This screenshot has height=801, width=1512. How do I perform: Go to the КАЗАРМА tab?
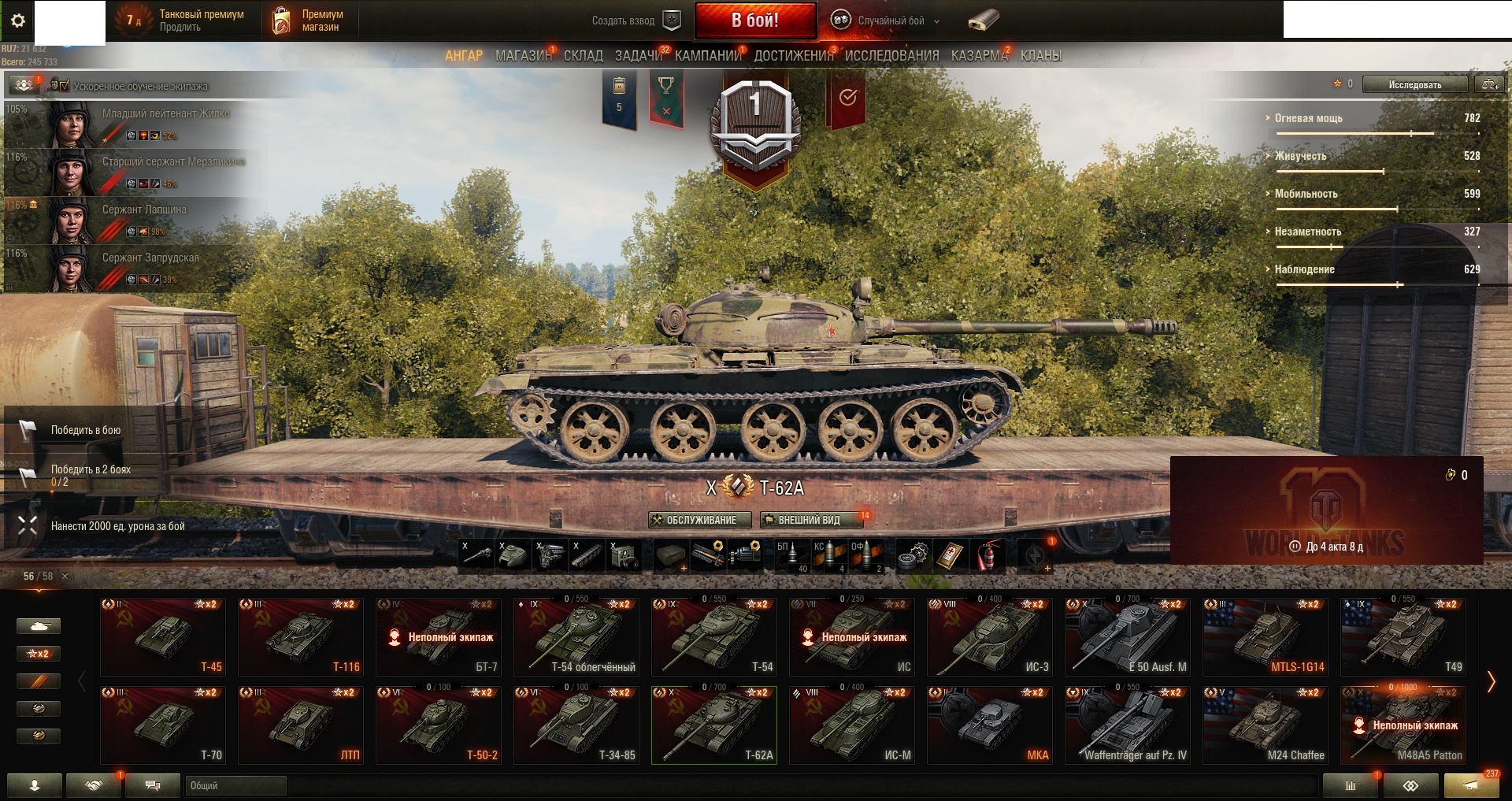(x=979, y=56)
